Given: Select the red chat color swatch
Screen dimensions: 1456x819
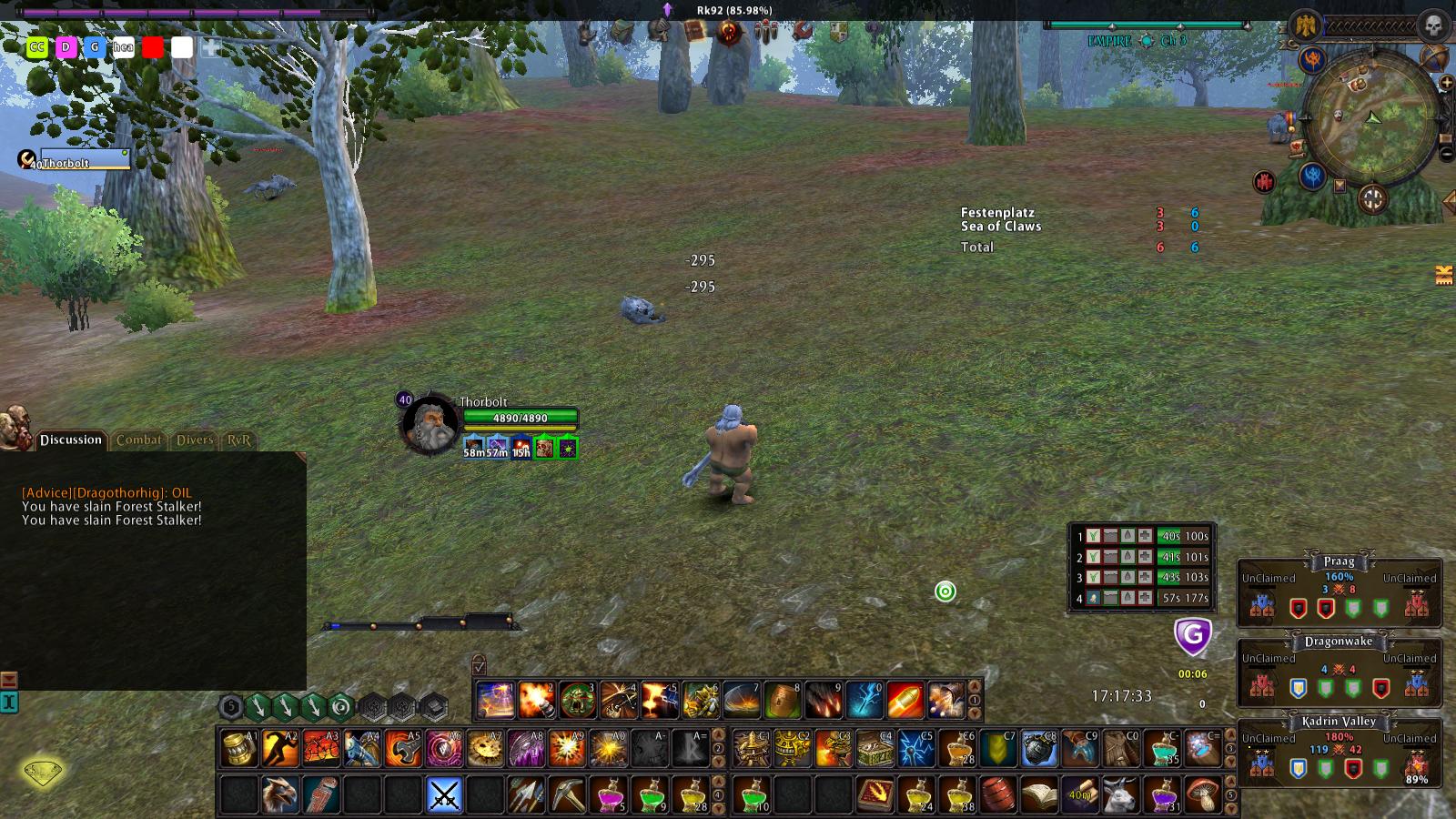Looking at the screenshot, I should click(152, 47).
